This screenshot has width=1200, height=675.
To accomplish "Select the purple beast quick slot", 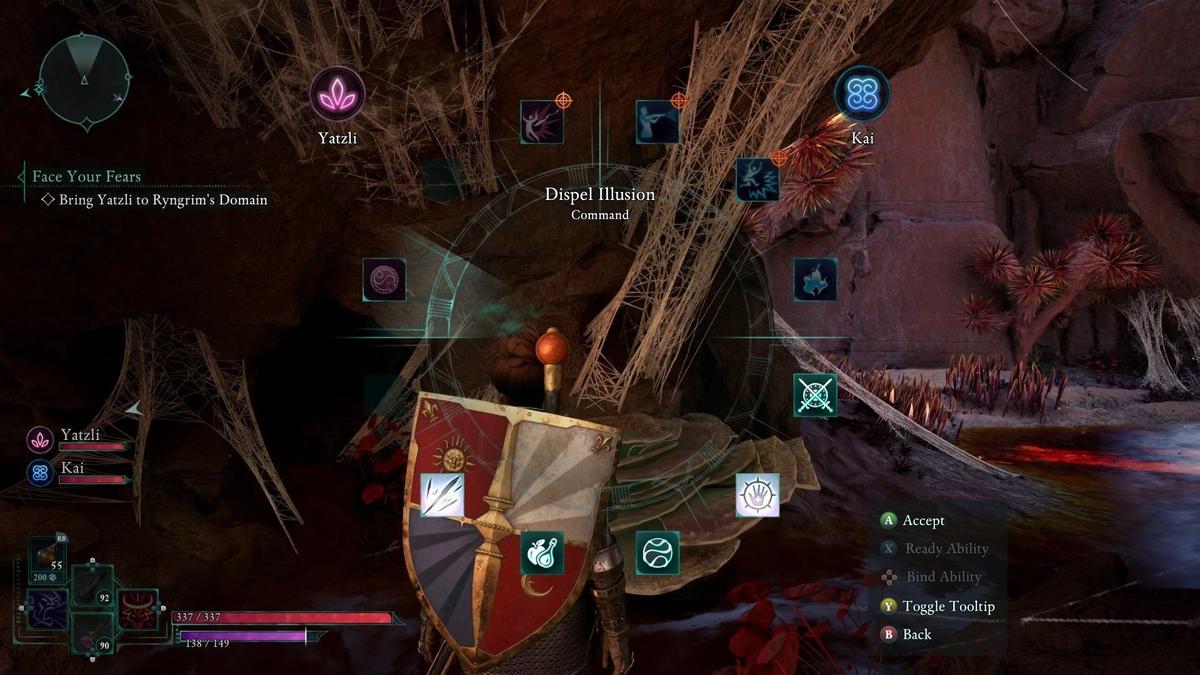I will [x=45, y=609].
